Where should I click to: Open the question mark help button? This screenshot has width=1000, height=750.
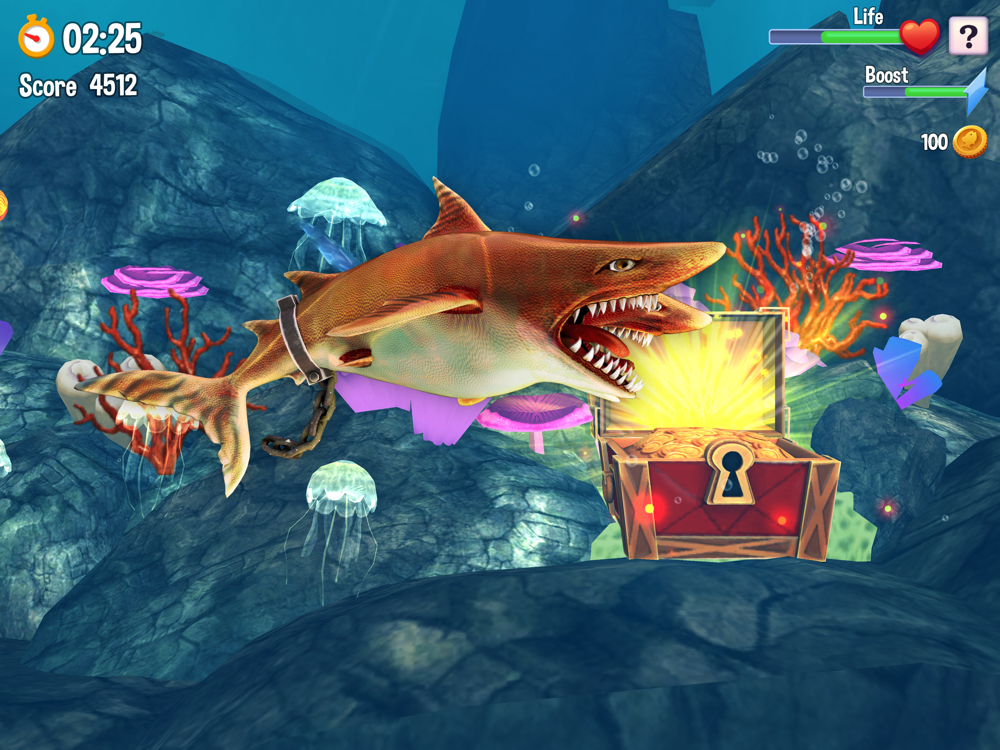(967, 37)
